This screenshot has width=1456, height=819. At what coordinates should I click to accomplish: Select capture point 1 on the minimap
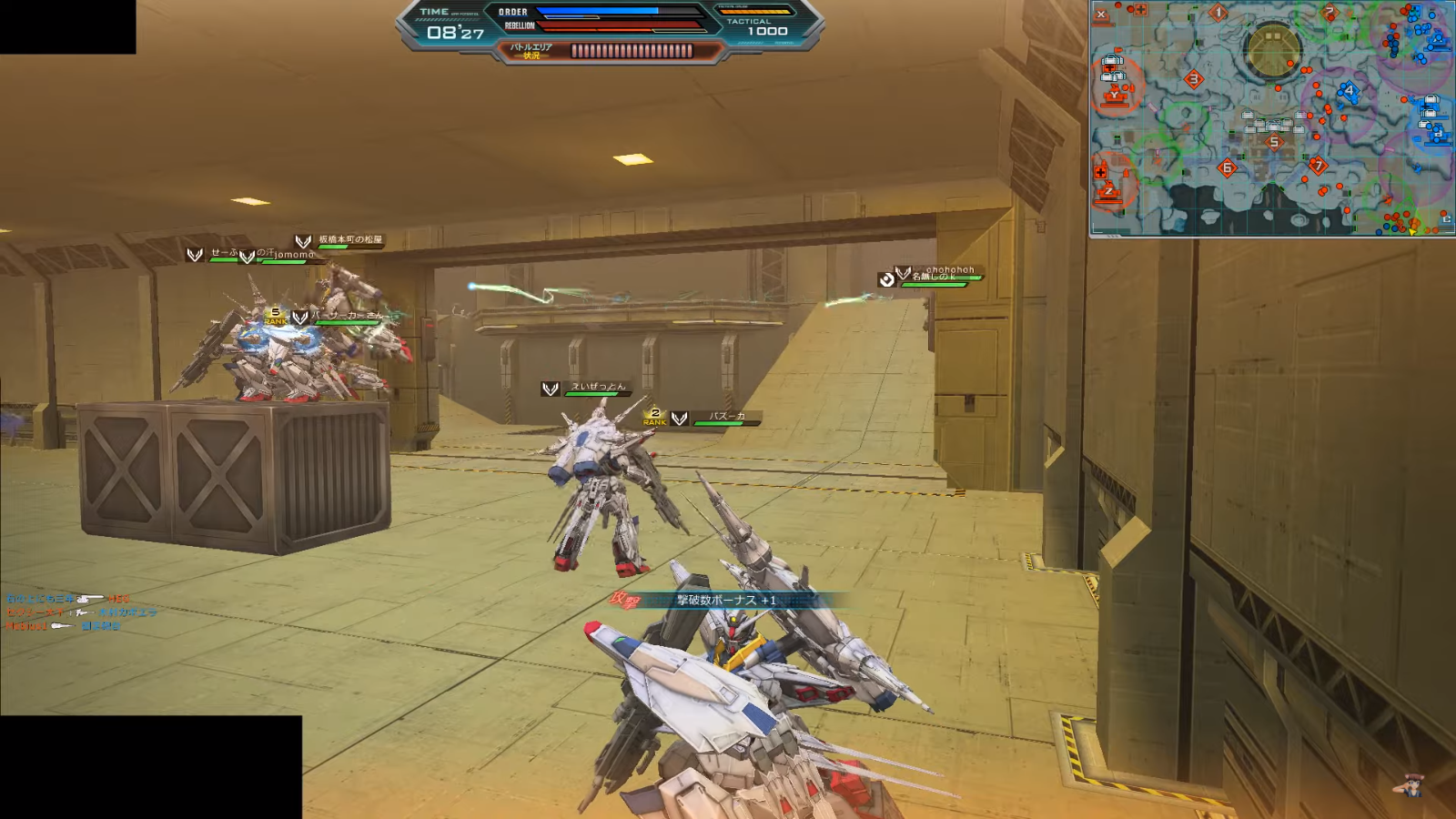click(1218, 13)
